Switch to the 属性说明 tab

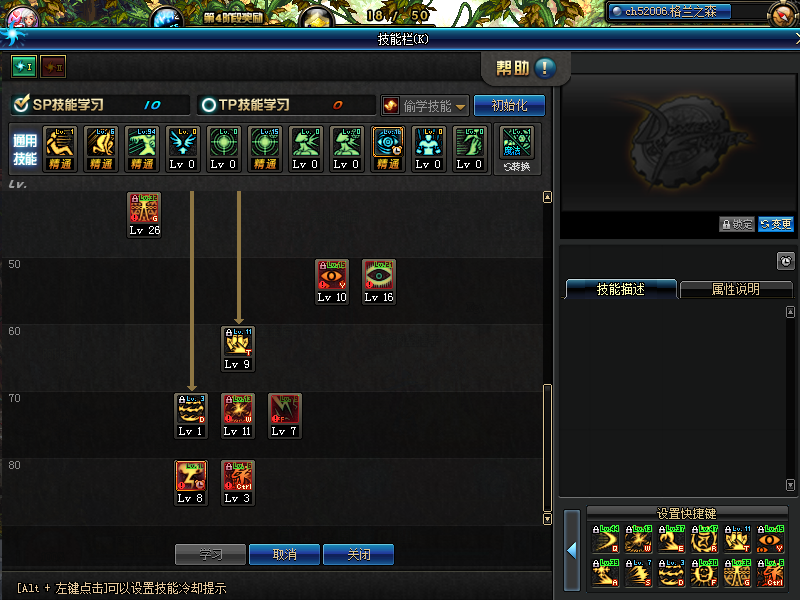[735, 289]
